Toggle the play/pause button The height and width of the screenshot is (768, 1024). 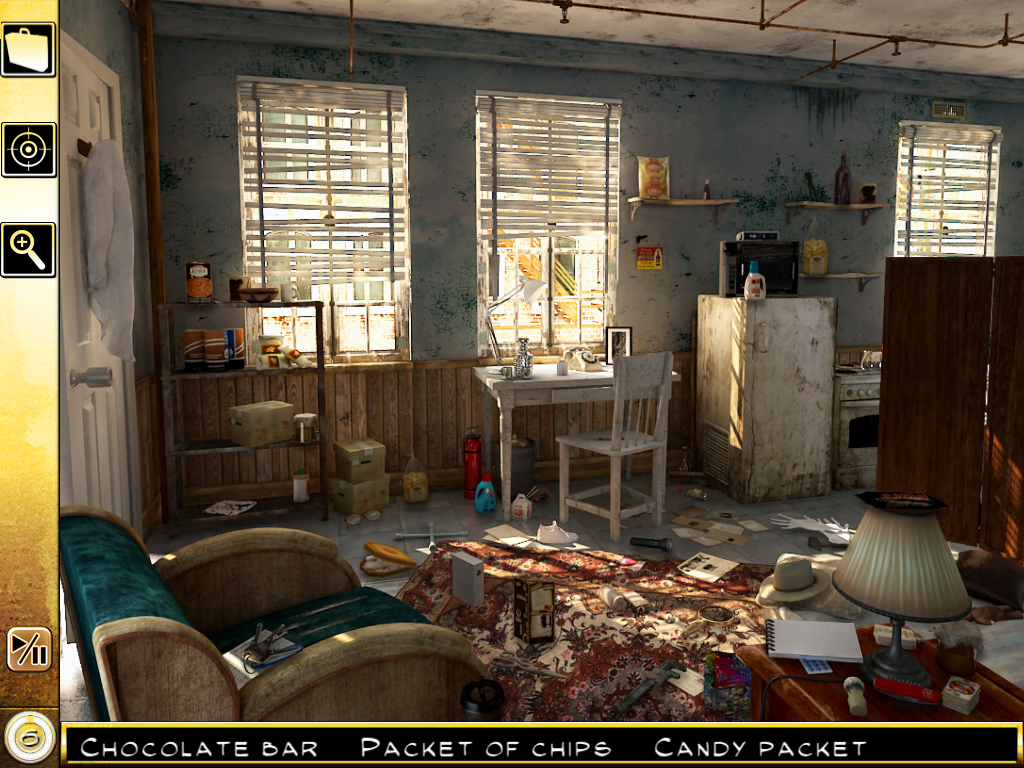[x=29, y=649]
